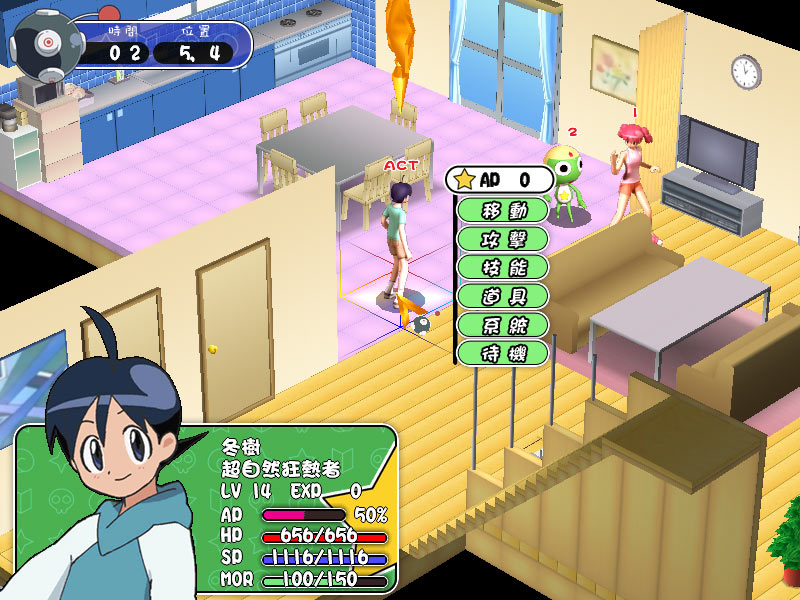Open the 道具 (Items) menu entry

(x=502, y=296)
